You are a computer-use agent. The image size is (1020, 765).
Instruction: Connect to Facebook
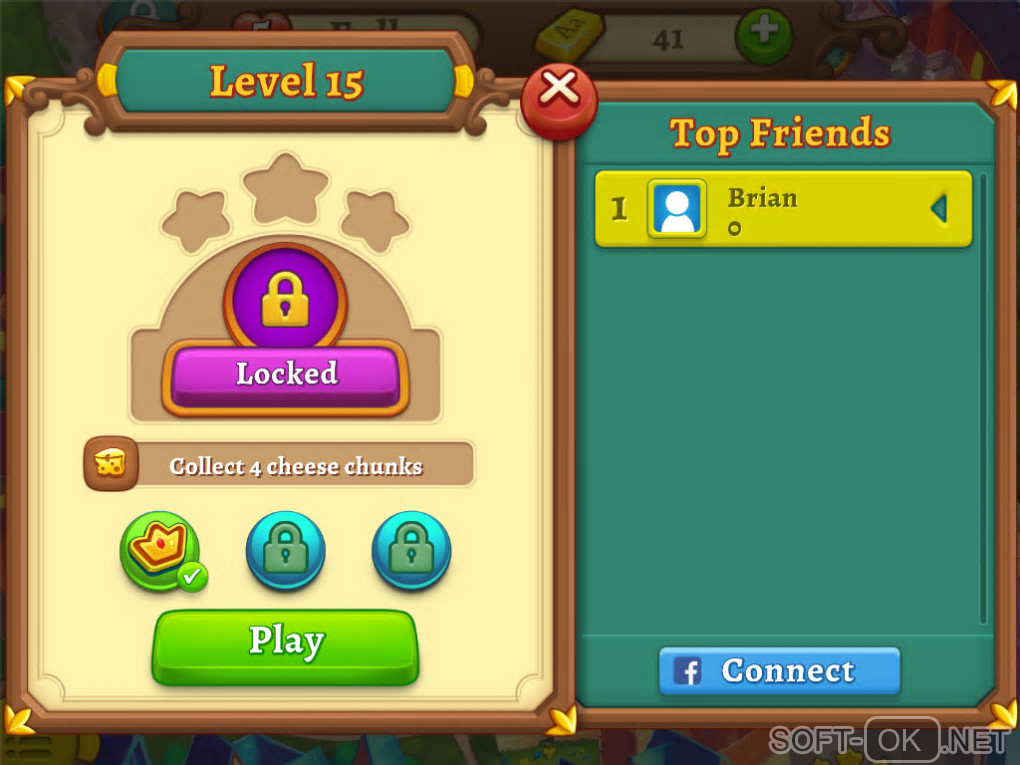tap(779, 671)
